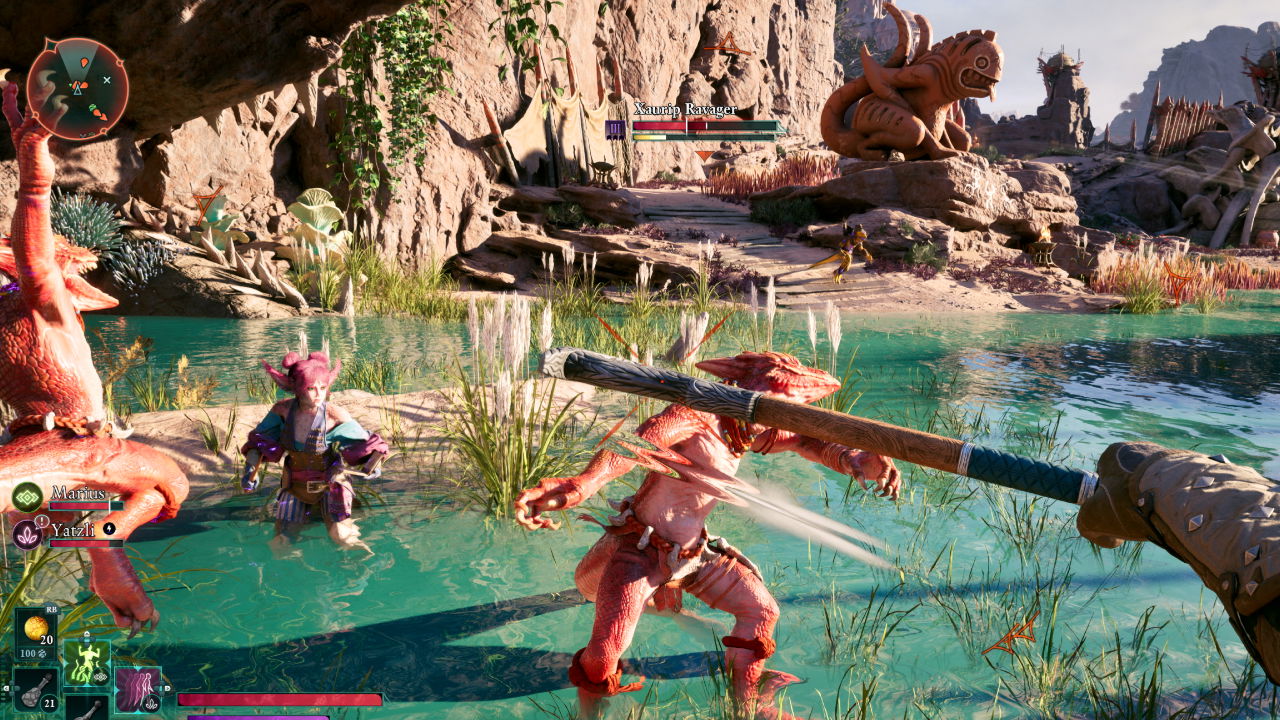The image size is (1280, 720).
Task: Activate Marius's green figure ability
Action: [86, 662]
